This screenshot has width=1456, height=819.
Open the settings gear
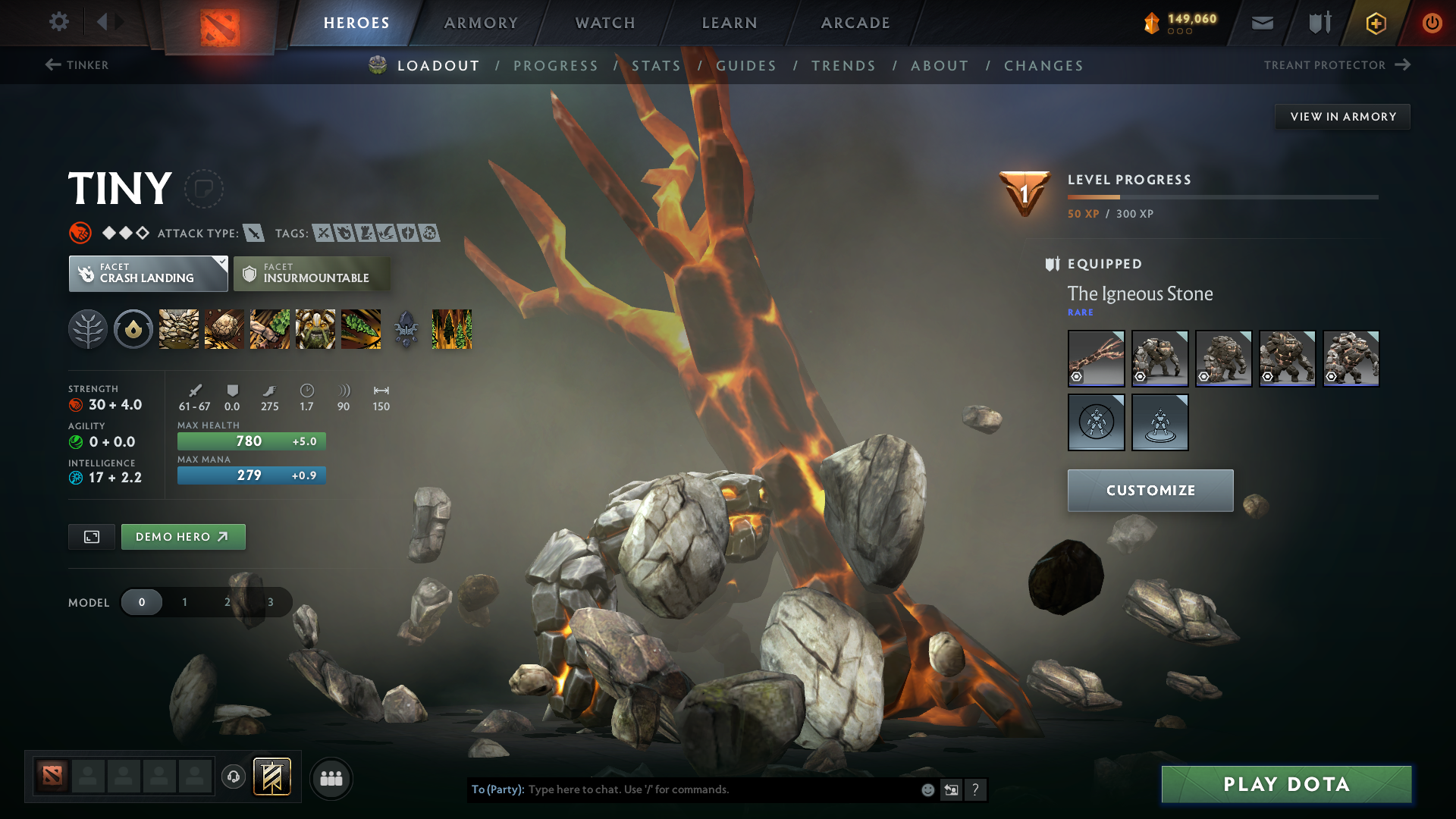[59, 22]
